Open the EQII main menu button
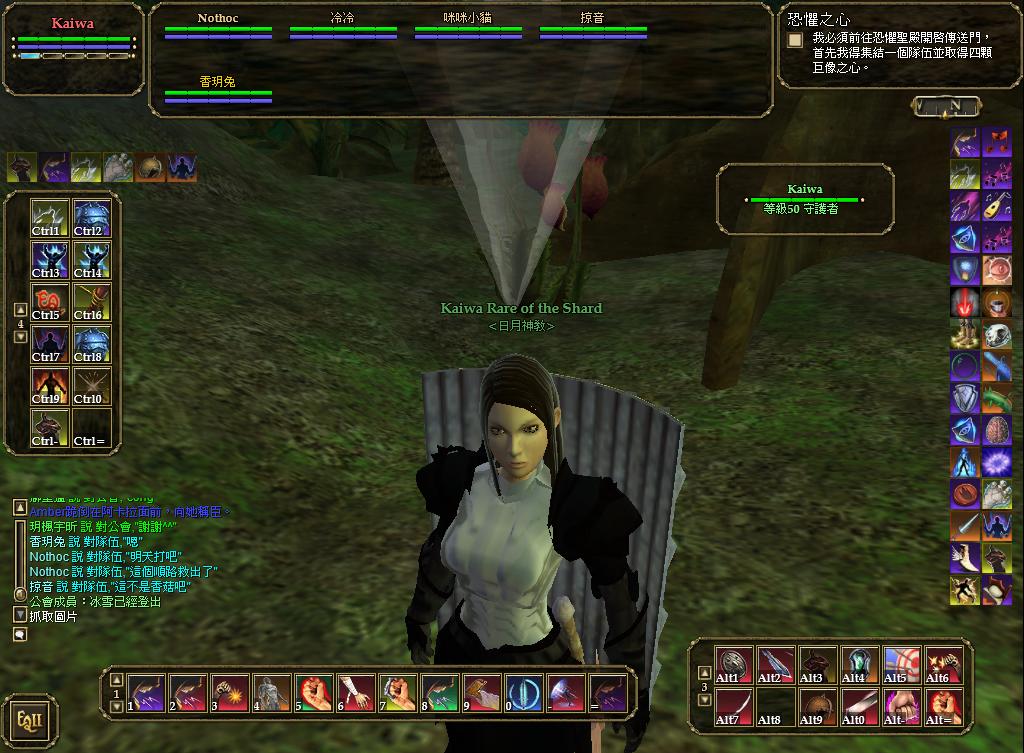This screenshot has width=1024, height=753. tap(29, 720)
